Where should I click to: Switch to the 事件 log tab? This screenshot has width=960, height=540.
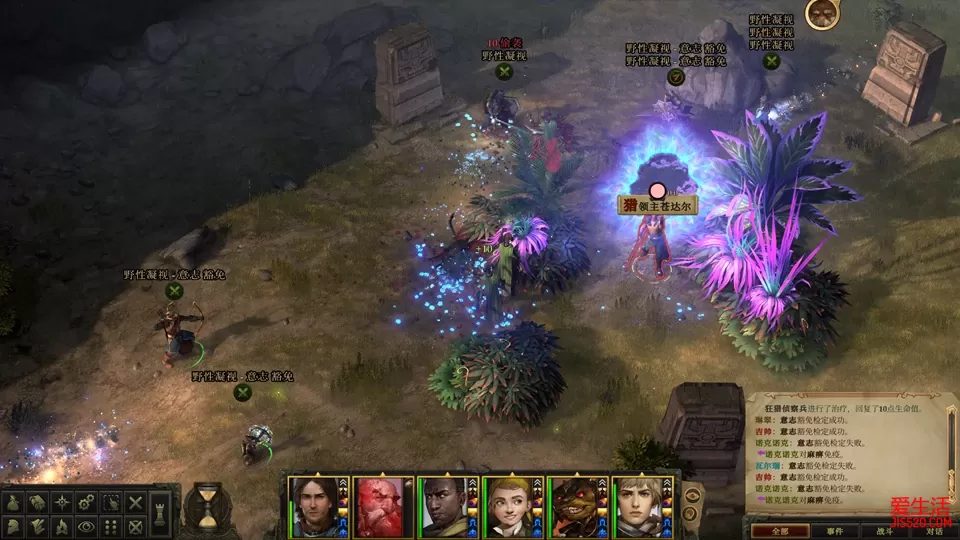[836, 531]
